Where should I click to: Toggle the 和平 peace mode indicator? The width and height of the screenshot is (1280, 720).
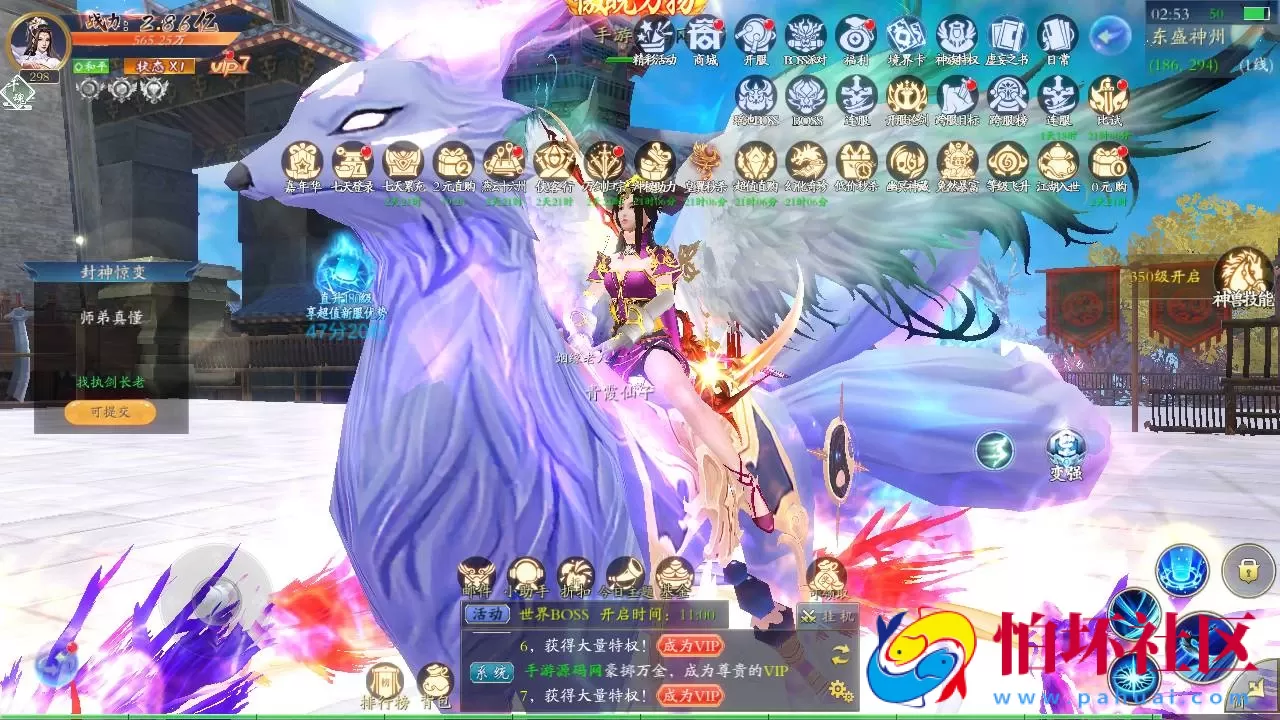92,63
